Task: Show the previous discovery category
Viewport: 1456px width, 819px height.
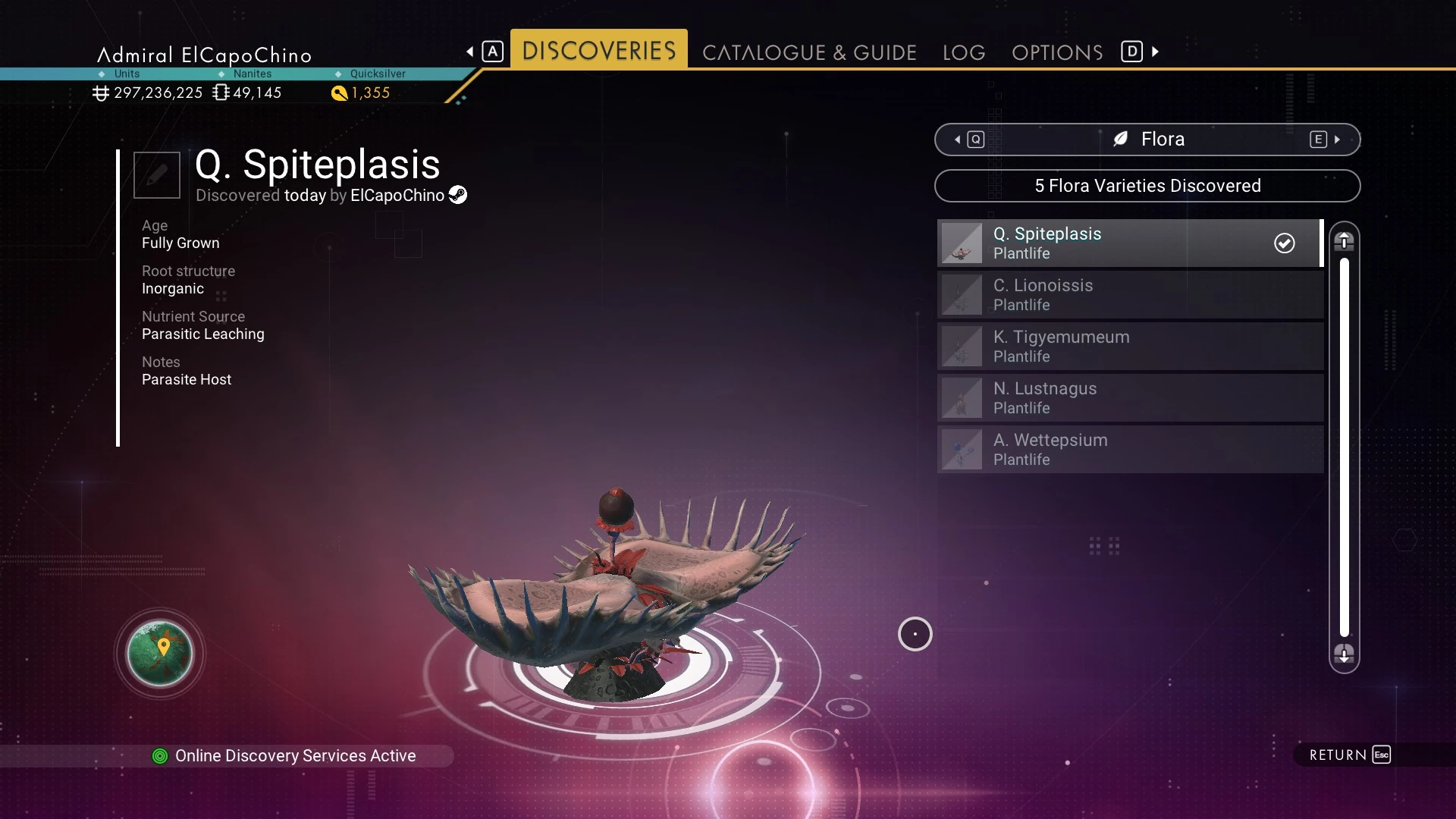Action: pyautogui.click(x=968, y=140)
